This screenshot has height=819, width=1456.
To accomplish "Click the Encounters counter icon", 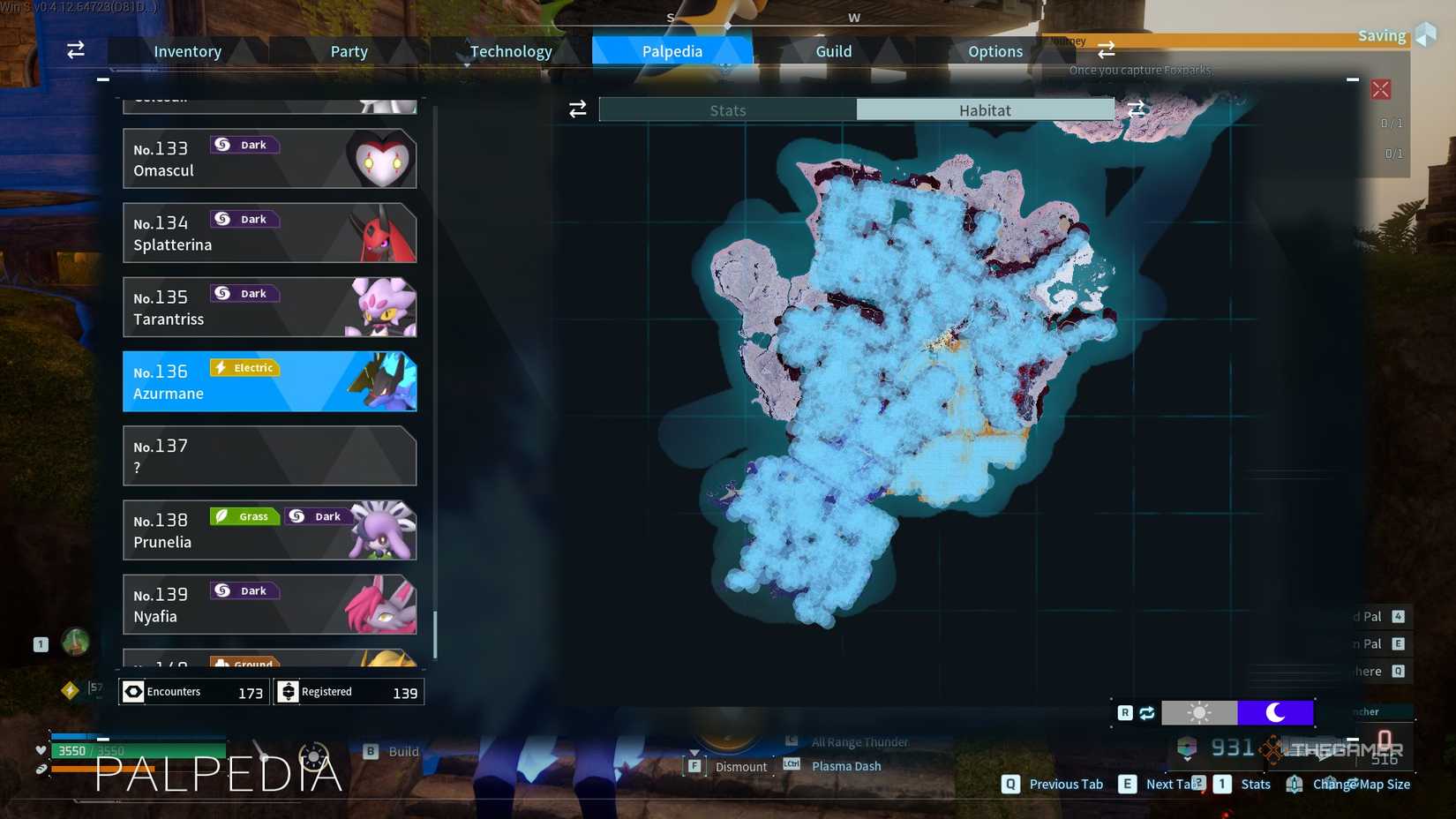I will [x=133, y=691].
